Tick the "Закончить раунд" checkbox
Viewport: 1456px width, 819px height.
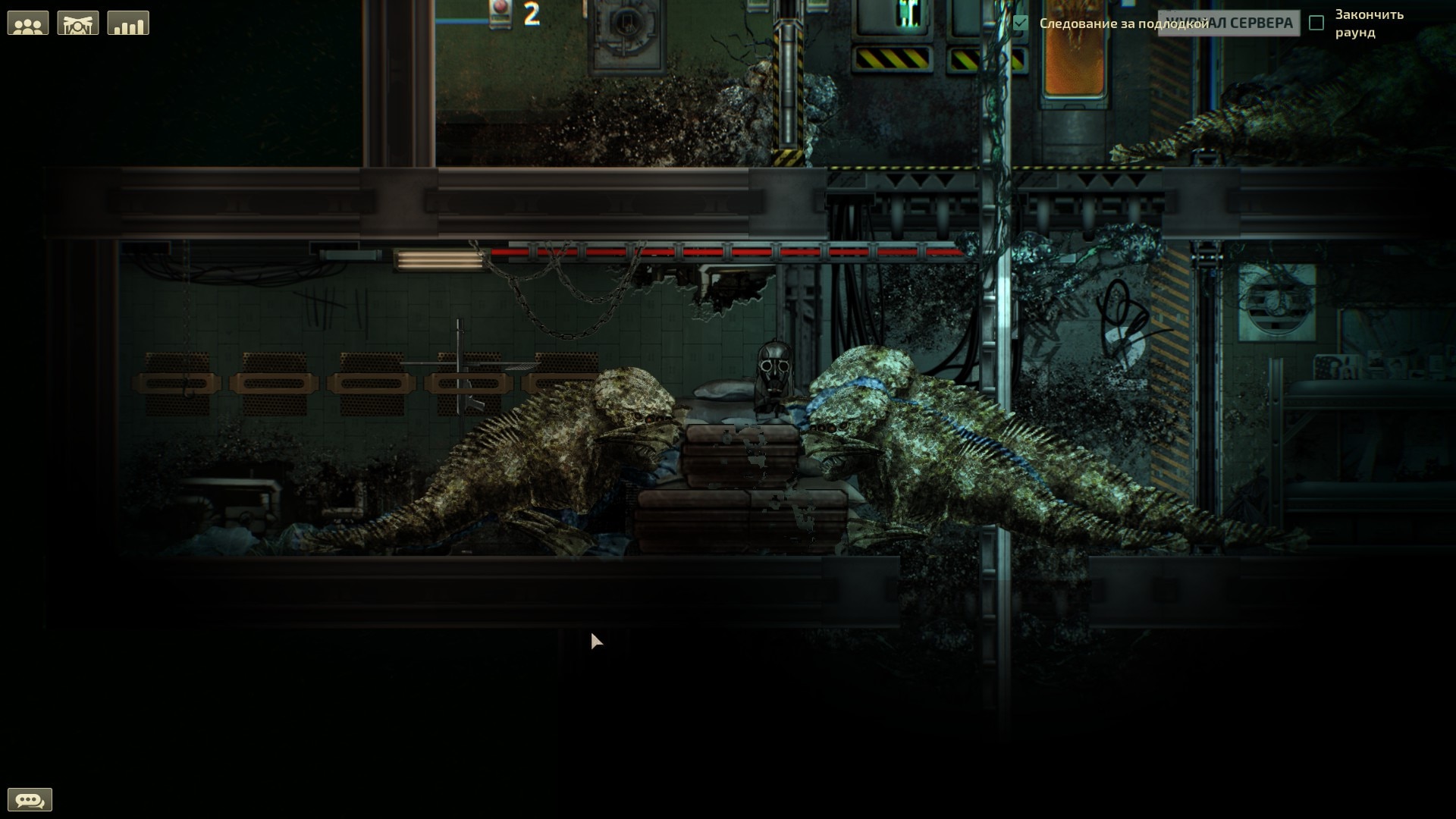[1316, 24]
